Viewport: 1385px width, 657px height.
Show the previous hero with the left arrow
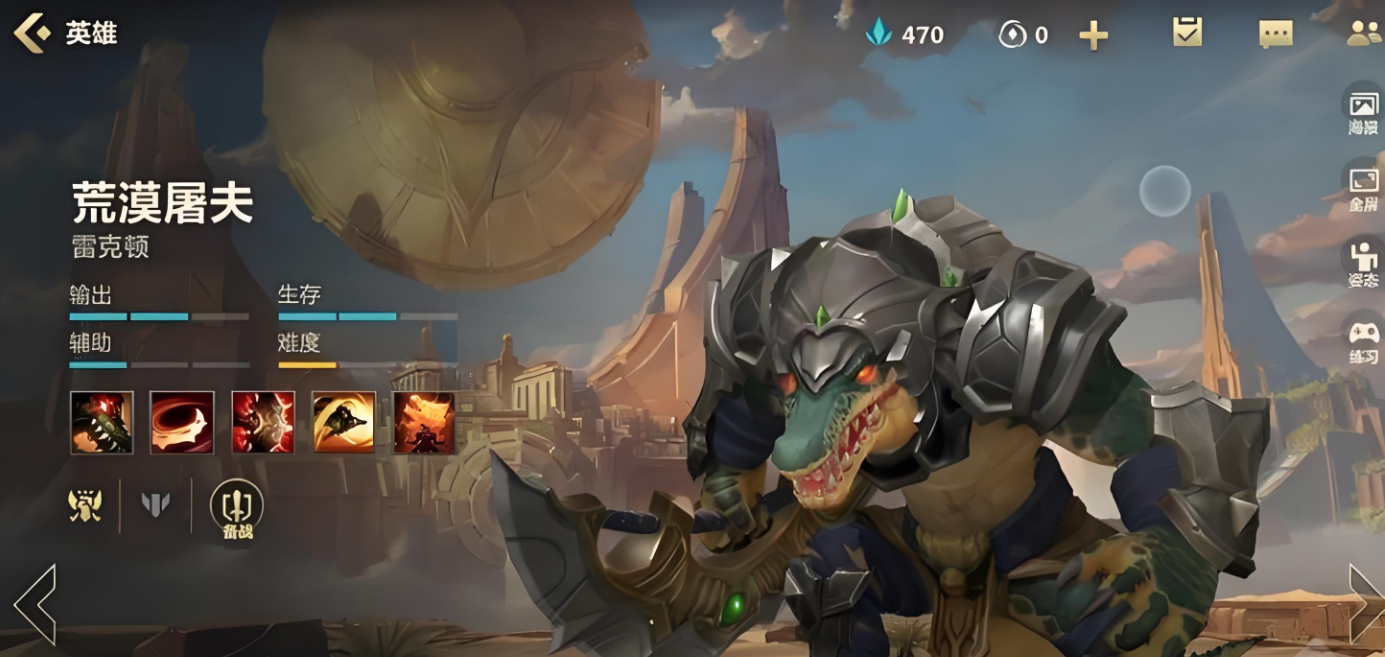point(34,604)
